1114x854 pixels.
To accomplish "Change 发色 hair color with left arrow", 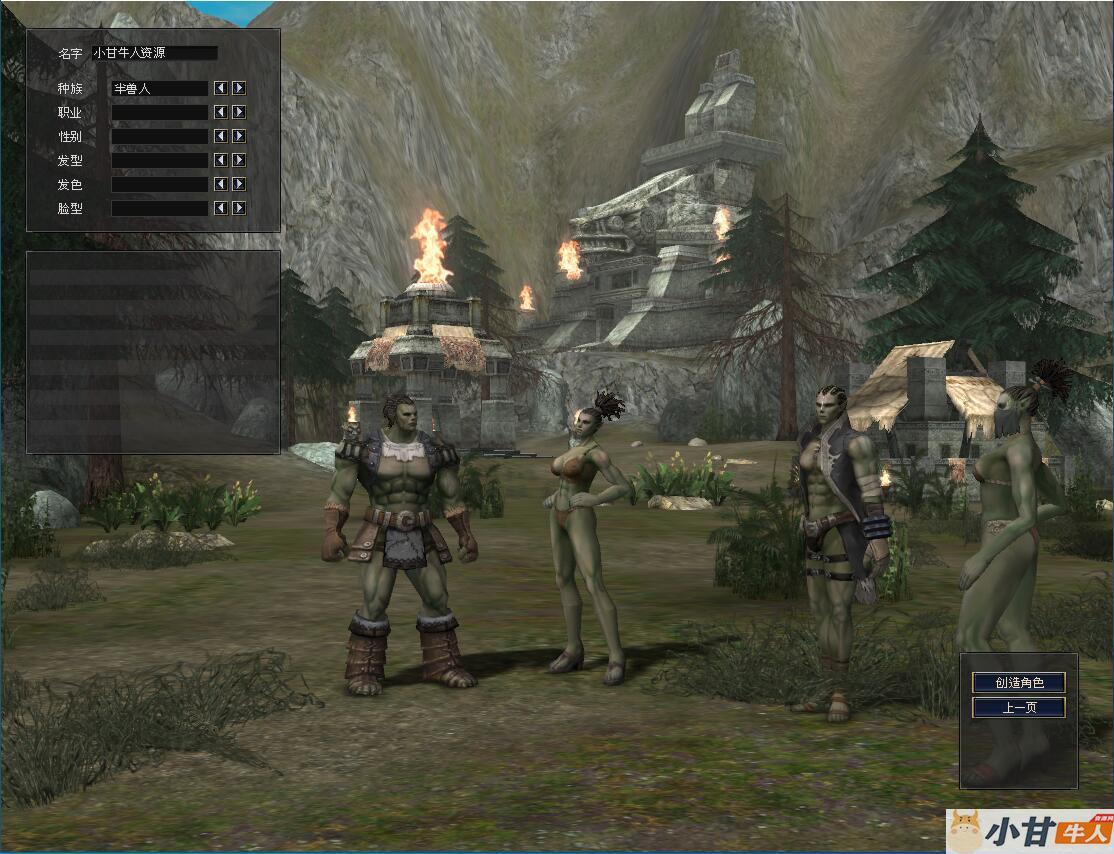I will [221, 184].
